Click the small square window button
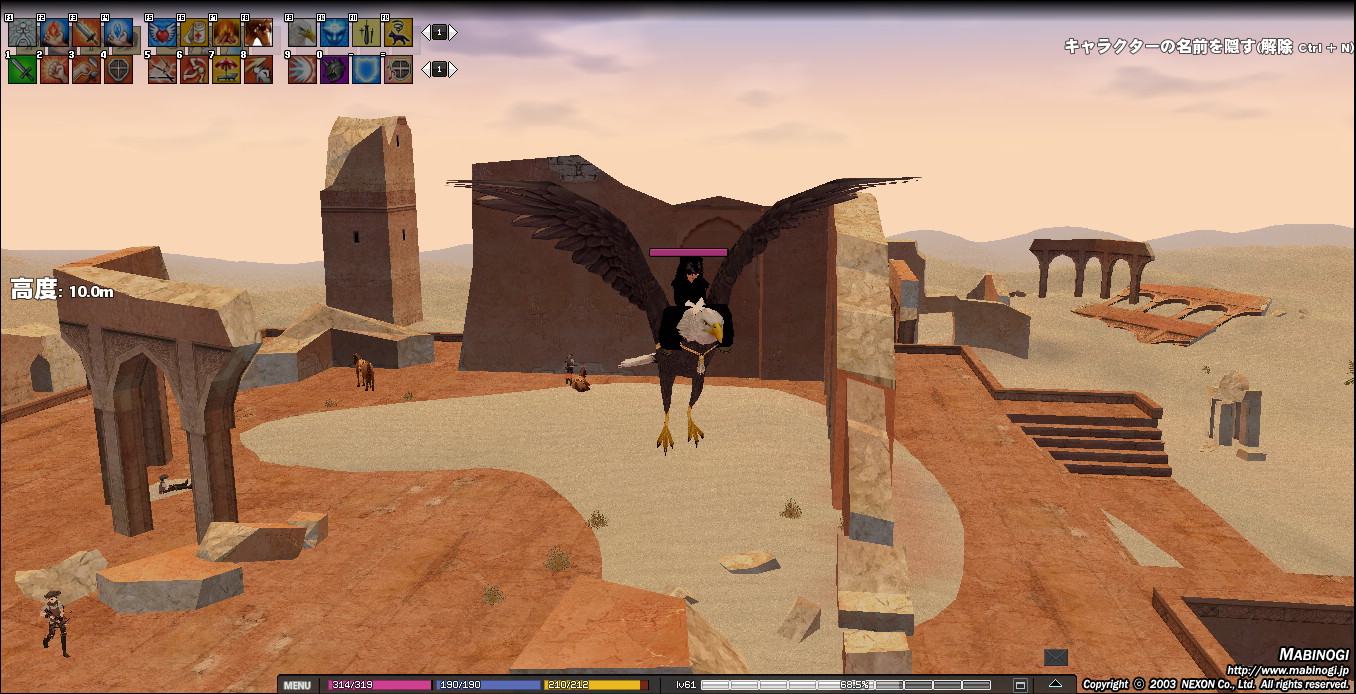 (x=1020, y=685)
